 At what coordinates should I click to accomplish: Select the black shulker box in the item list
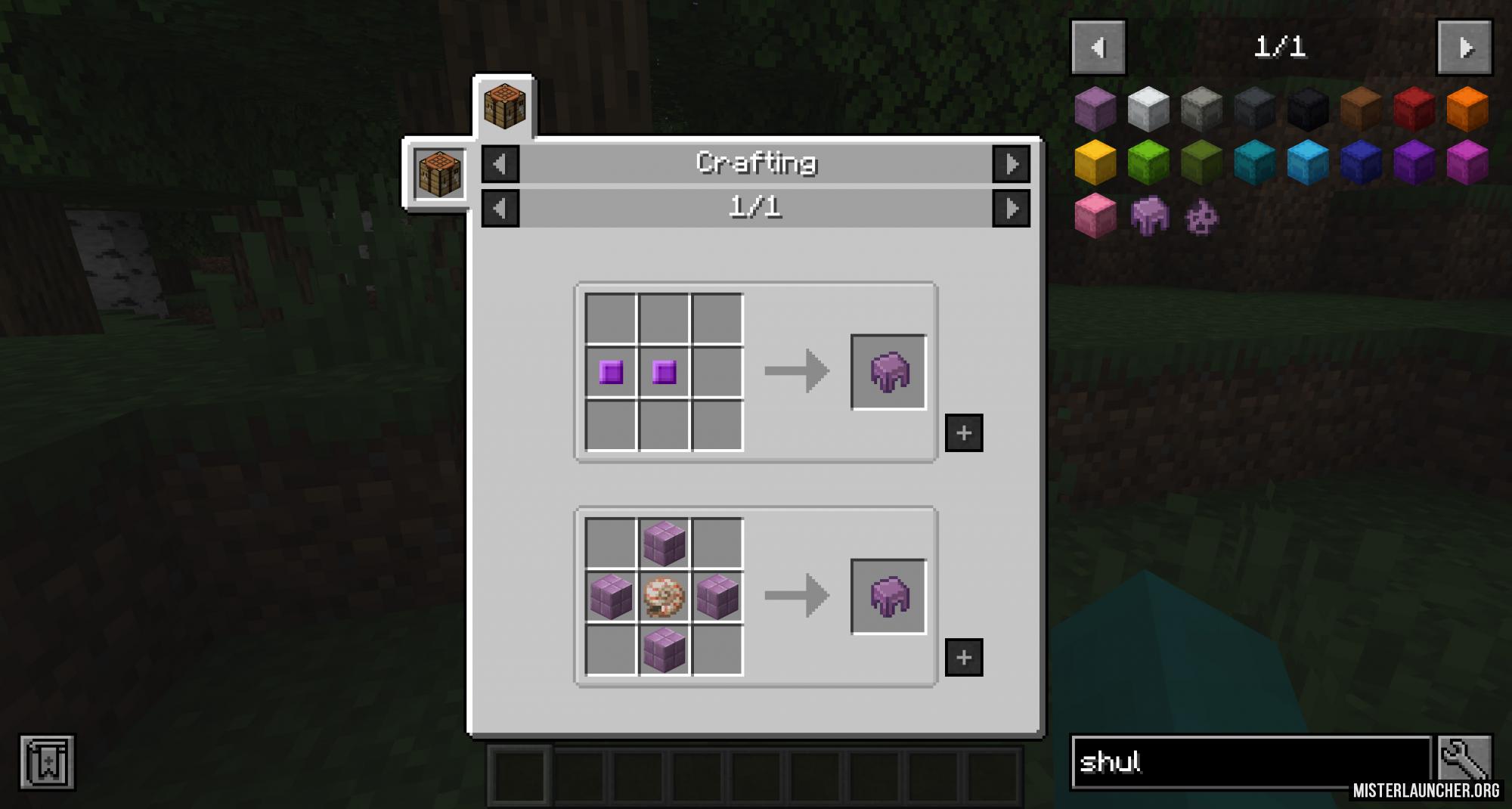click(x=1308, y=108)
